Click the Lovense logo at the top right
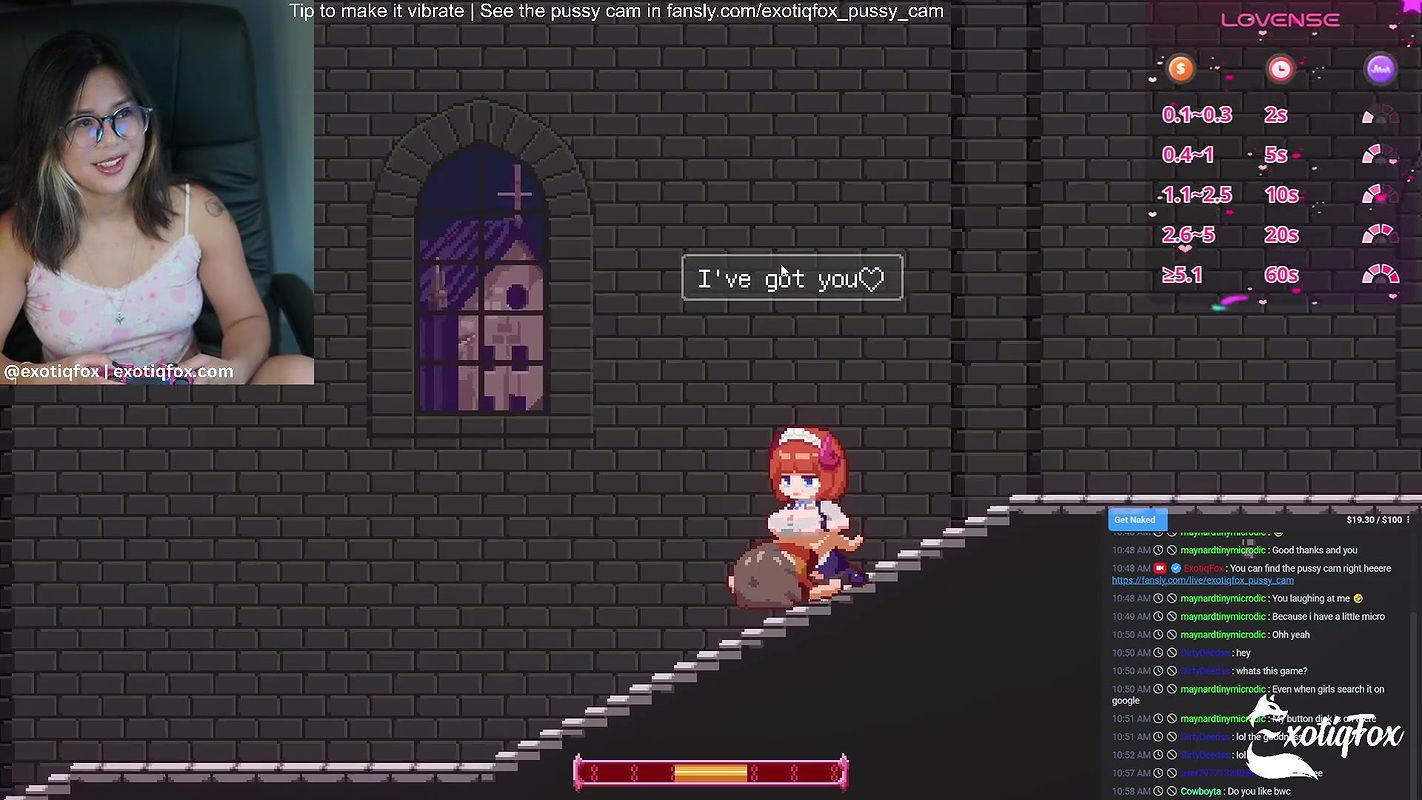The image size is (1422, 800). tap(1281, 18)
